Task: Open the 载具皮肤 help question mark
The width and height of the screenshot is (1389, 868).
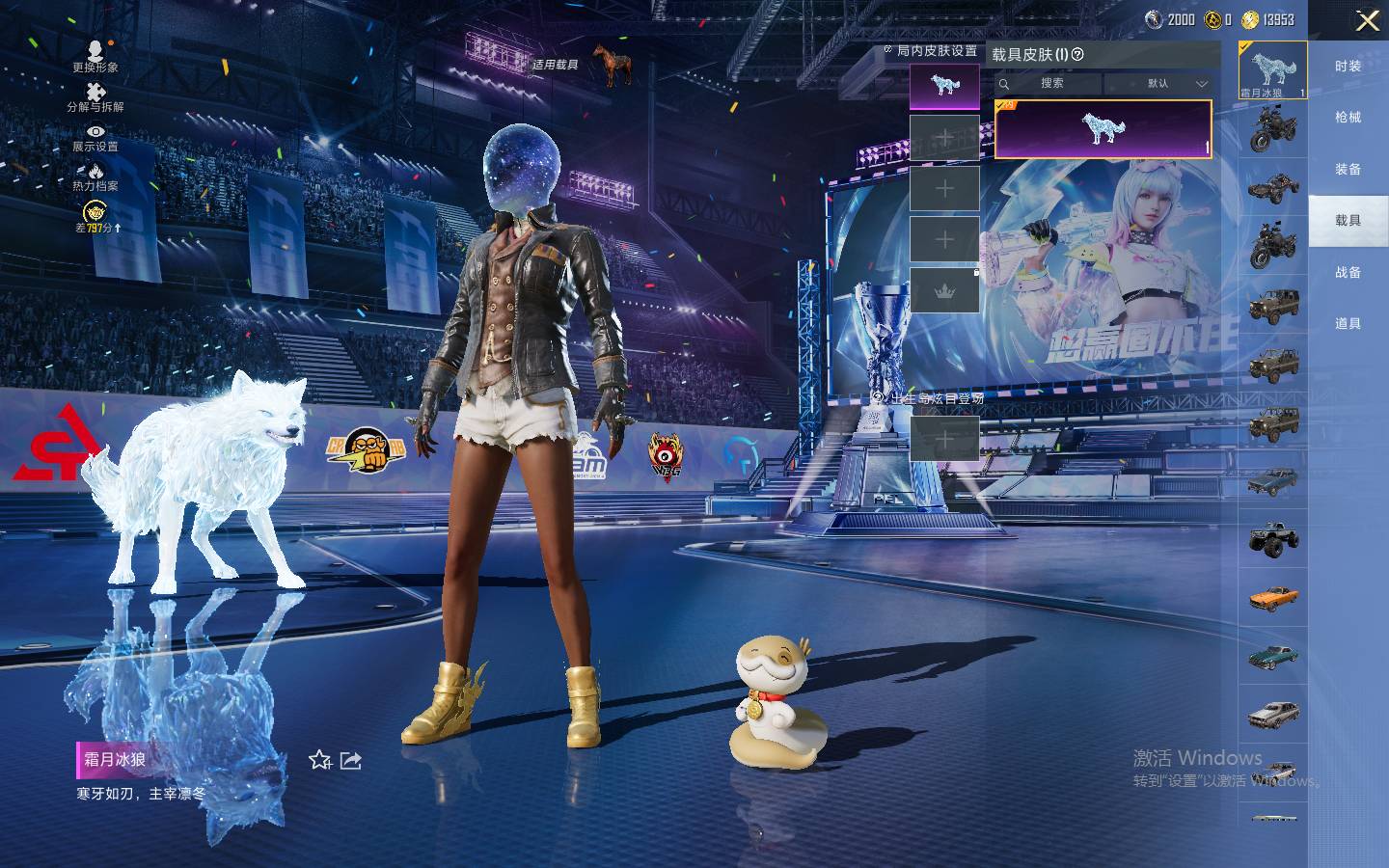Action: 1078,55
